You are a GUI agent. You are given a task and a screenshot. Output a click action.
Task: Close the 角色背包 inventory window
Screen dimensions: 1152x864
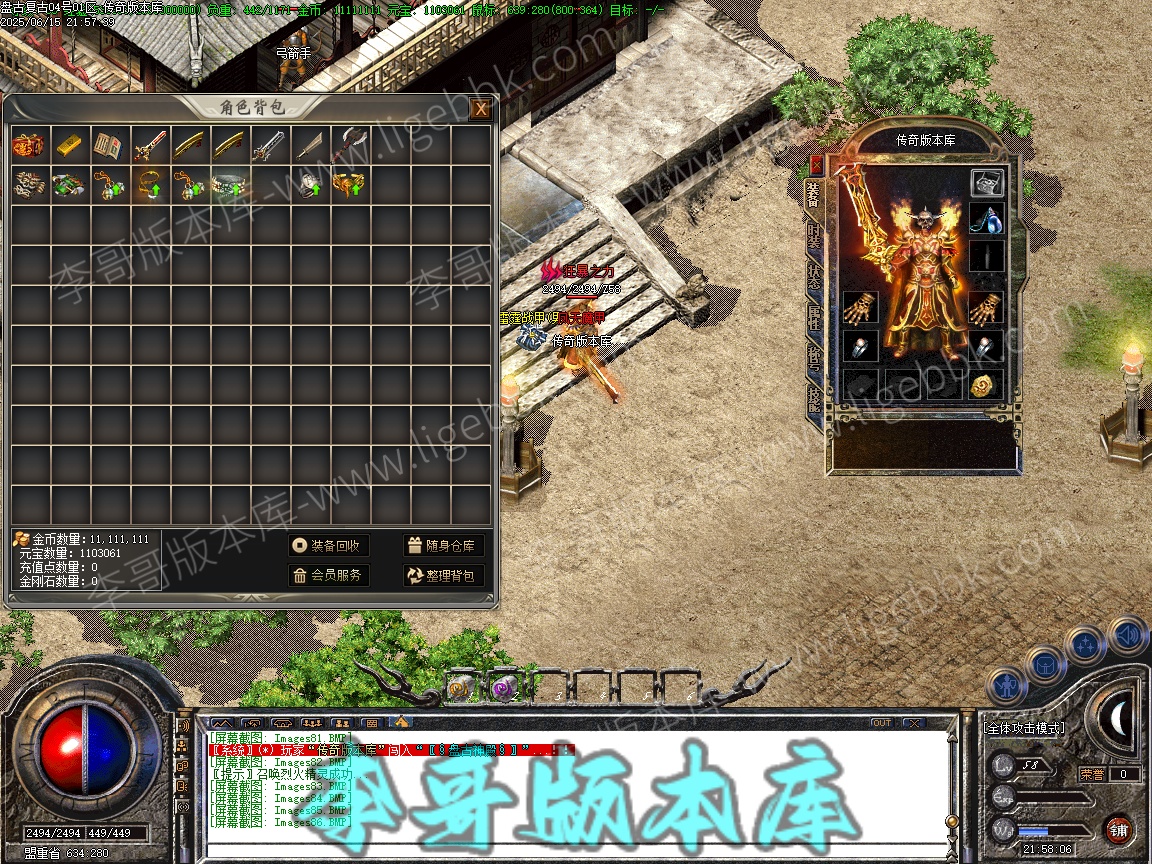point(481,108)
